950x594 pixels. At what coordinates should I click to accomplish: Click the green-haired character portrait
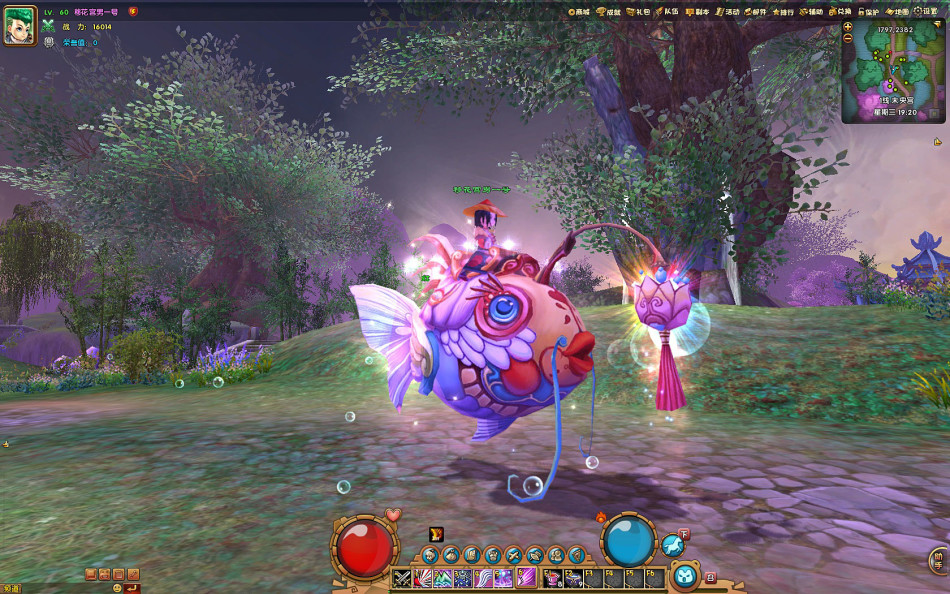(x=19, y=26)
